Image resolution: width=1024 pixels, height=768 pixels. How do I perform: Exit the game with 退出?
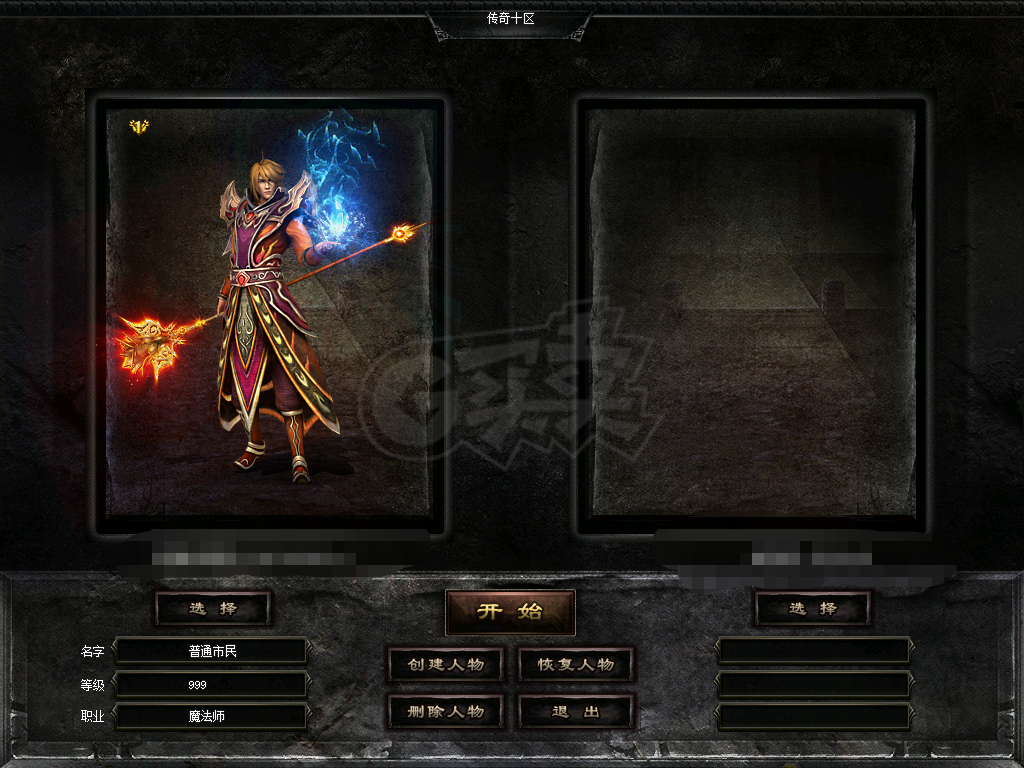pyautogui.click(x=576, y=712)
